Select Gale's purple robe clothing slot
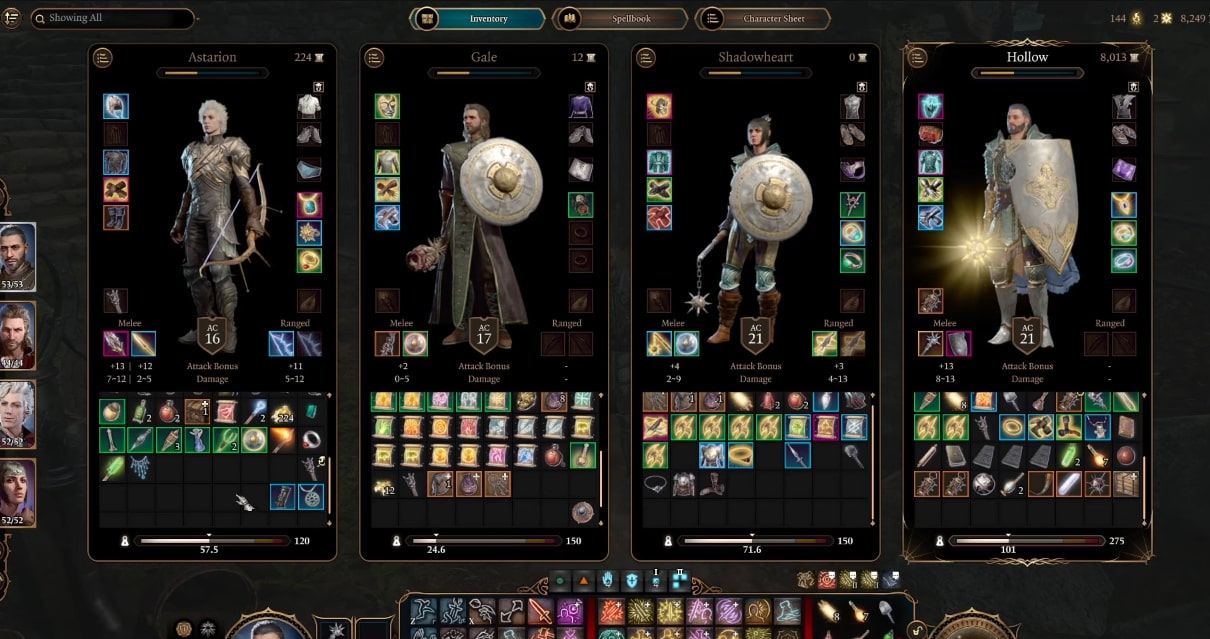 click(581, 106)
